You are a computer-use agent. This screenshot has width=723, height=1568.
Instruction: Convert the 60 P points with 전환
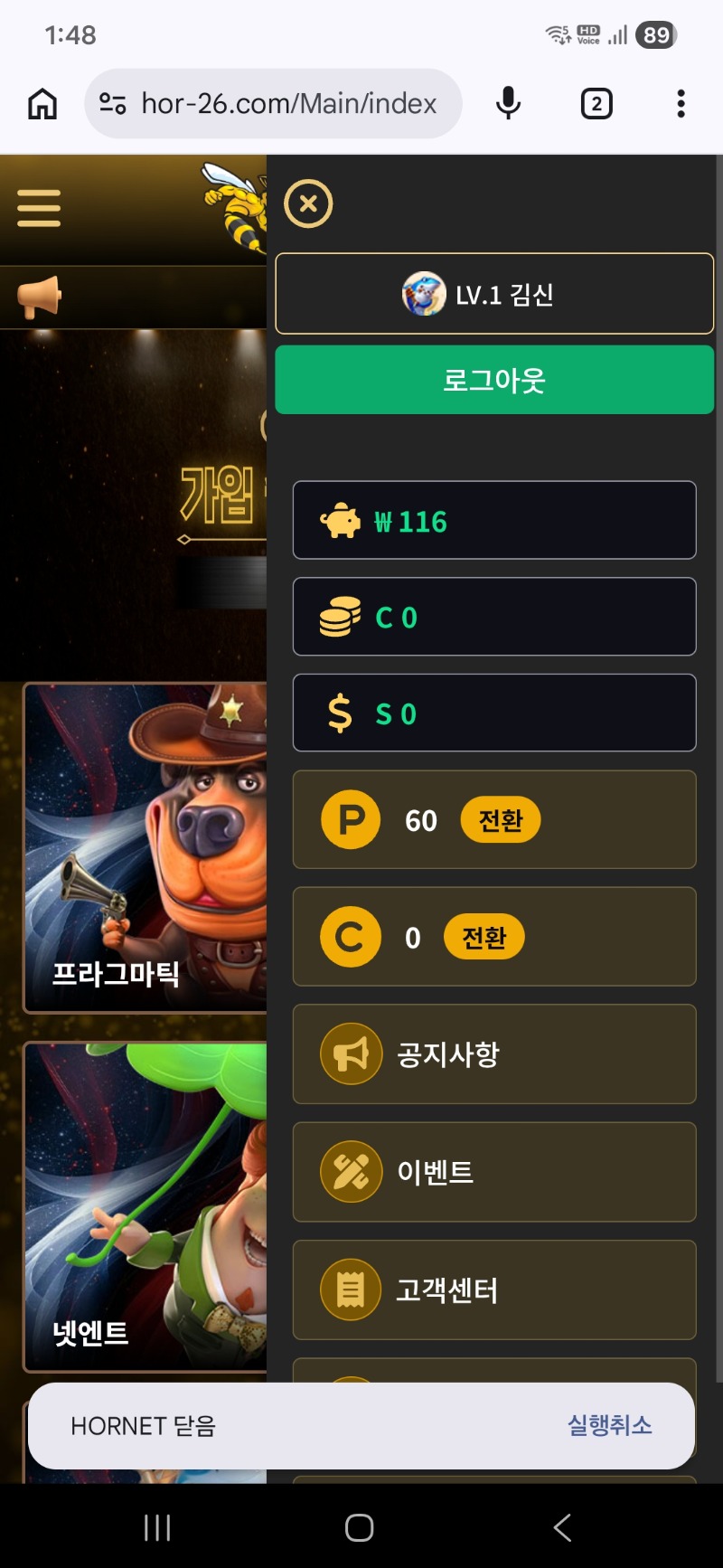point(500,820)
